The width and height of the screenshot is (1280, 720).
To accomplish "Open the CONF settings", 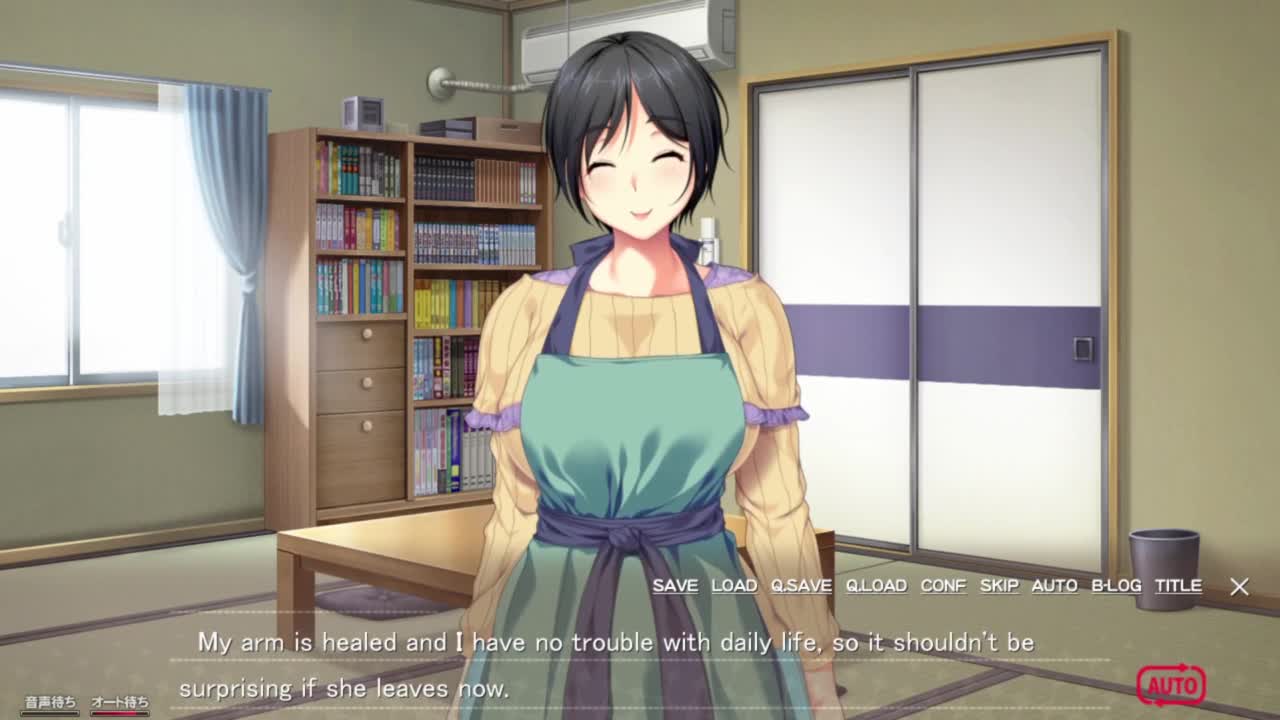I will tap(943, 586).
